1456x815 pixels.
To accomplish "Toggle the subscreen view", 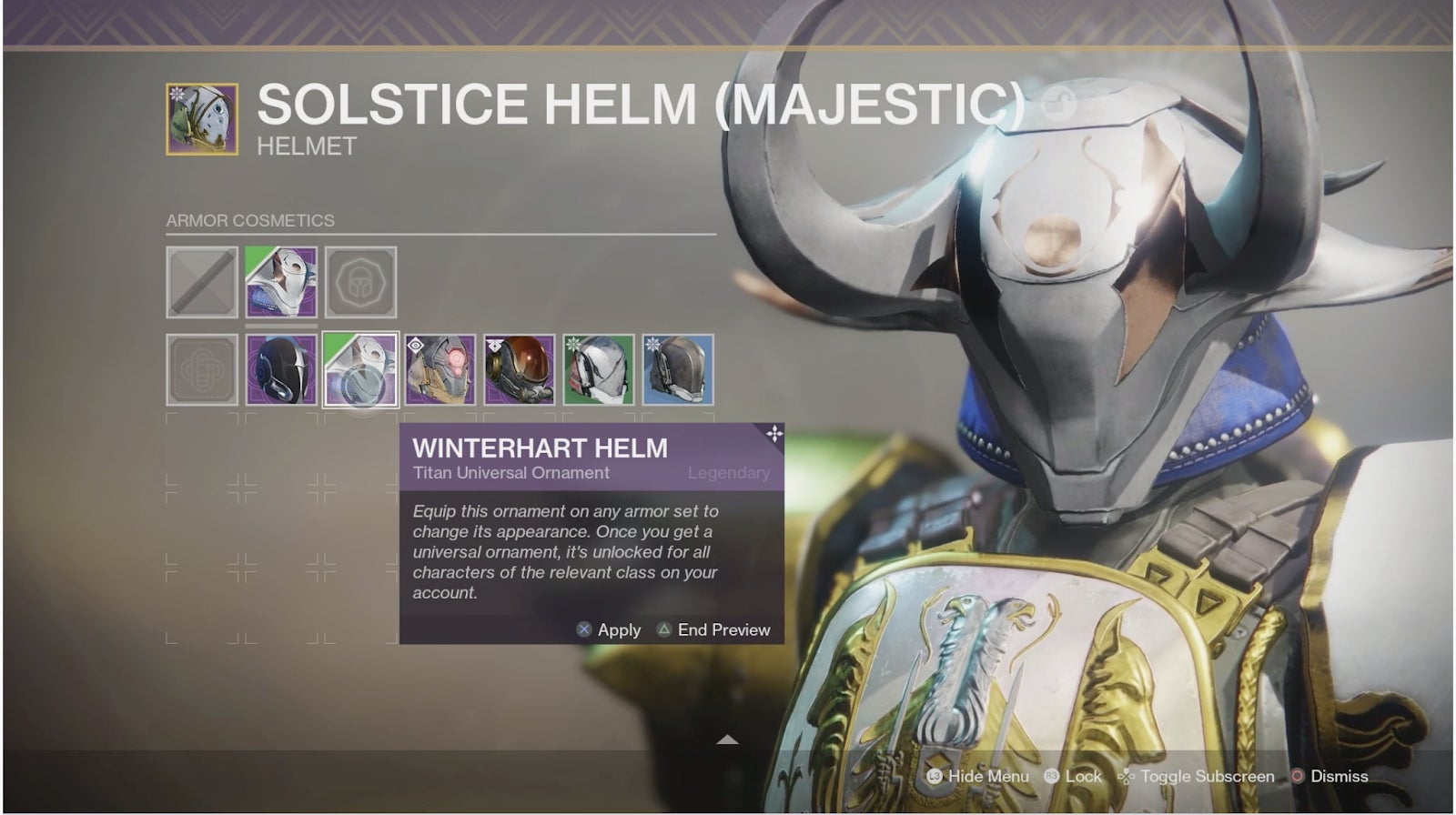I will tap(1196, 776).
